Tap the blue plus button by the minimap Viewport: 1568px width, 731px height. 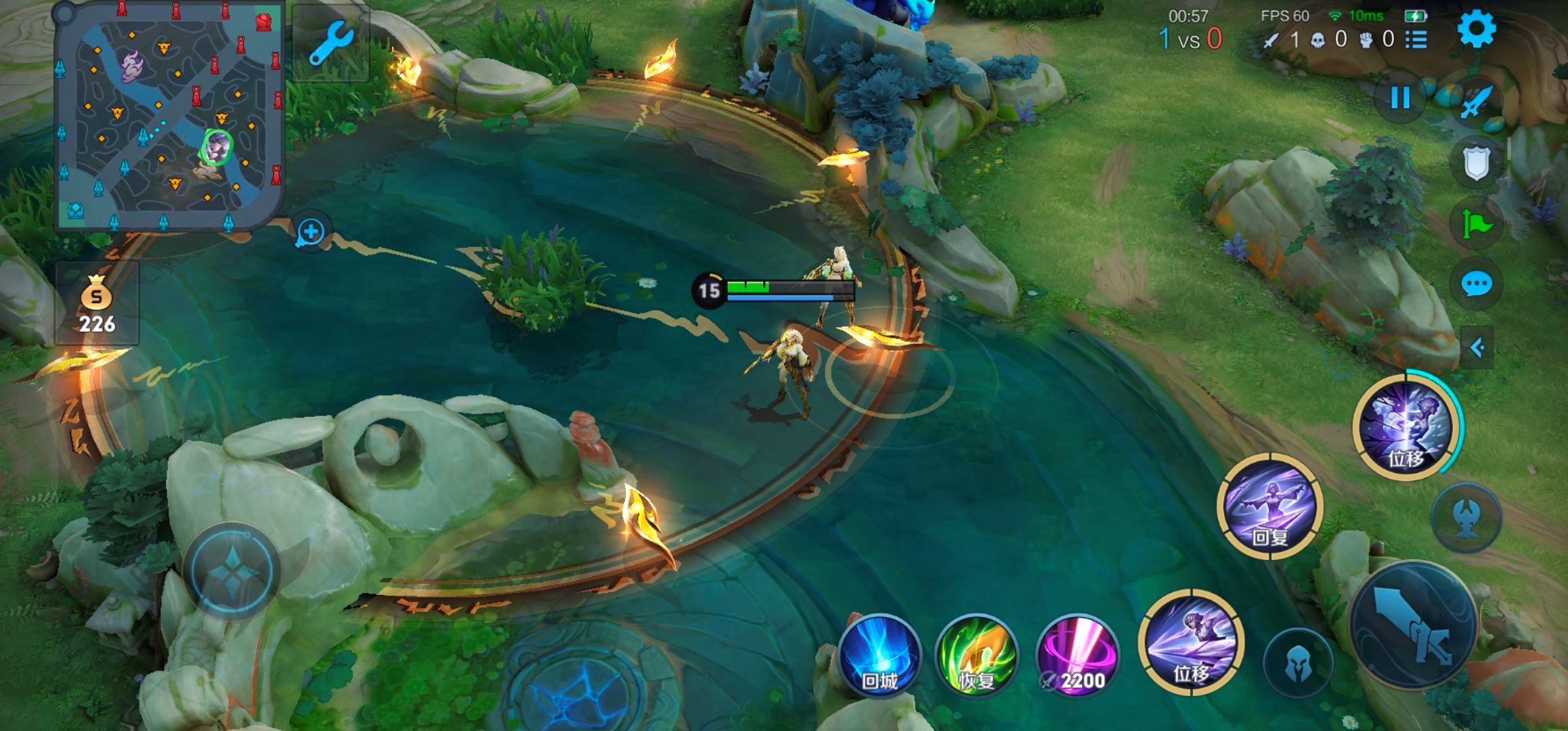[x=311, y=232]
